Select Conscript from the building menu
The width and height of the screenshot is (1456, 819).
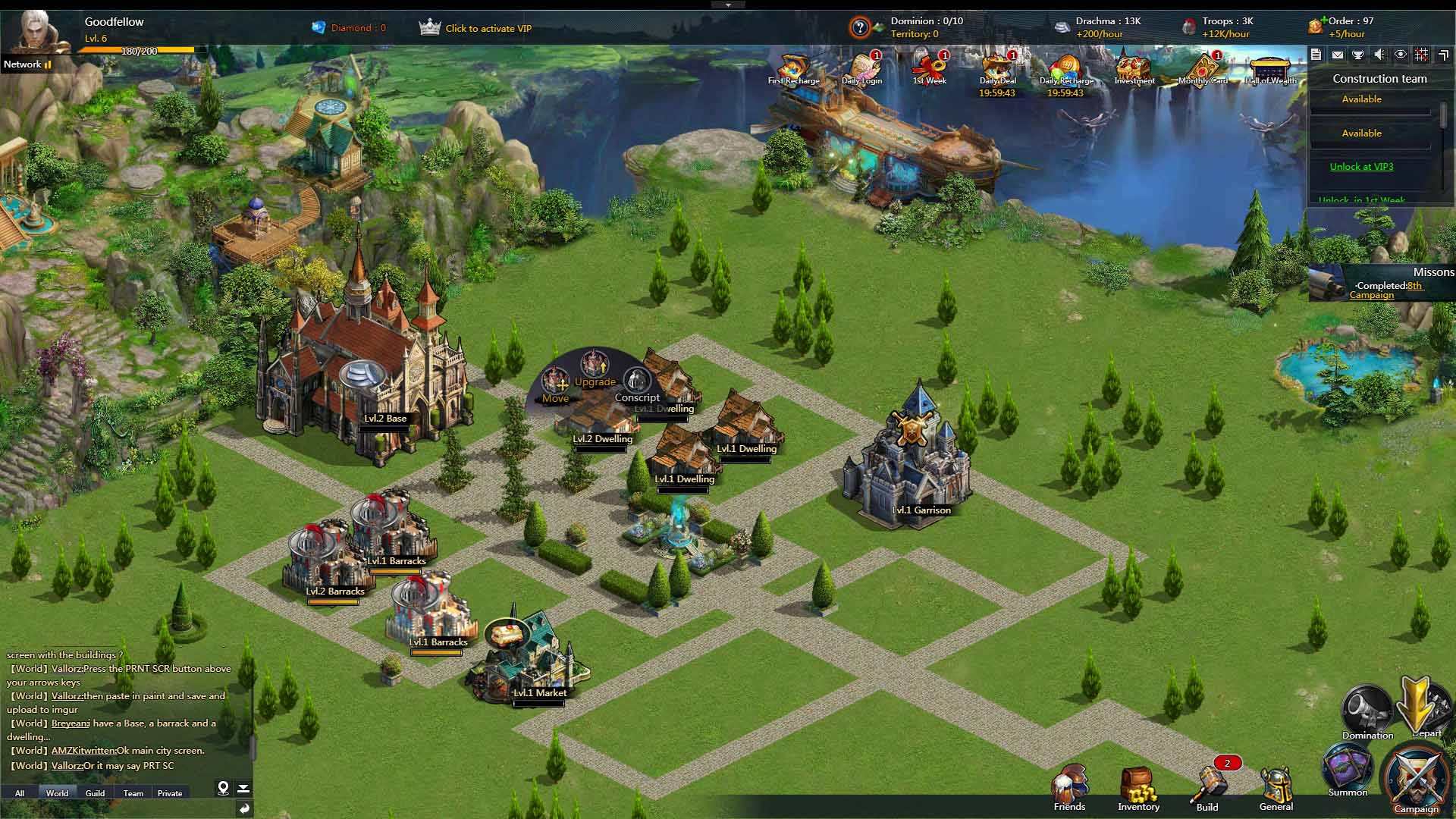pos(637,383)
